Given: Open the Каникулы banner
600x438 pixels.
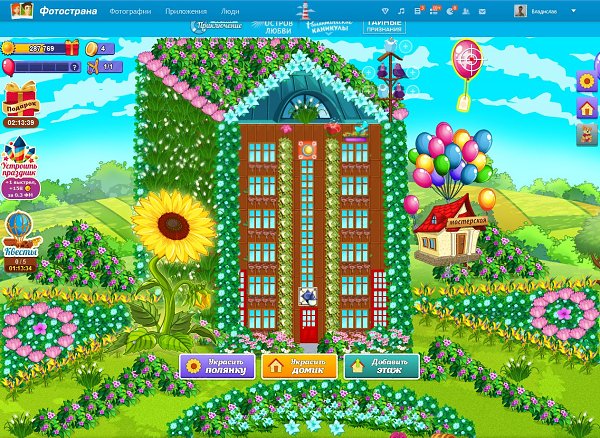Looking at the screenshot, I should pos(323,26).
